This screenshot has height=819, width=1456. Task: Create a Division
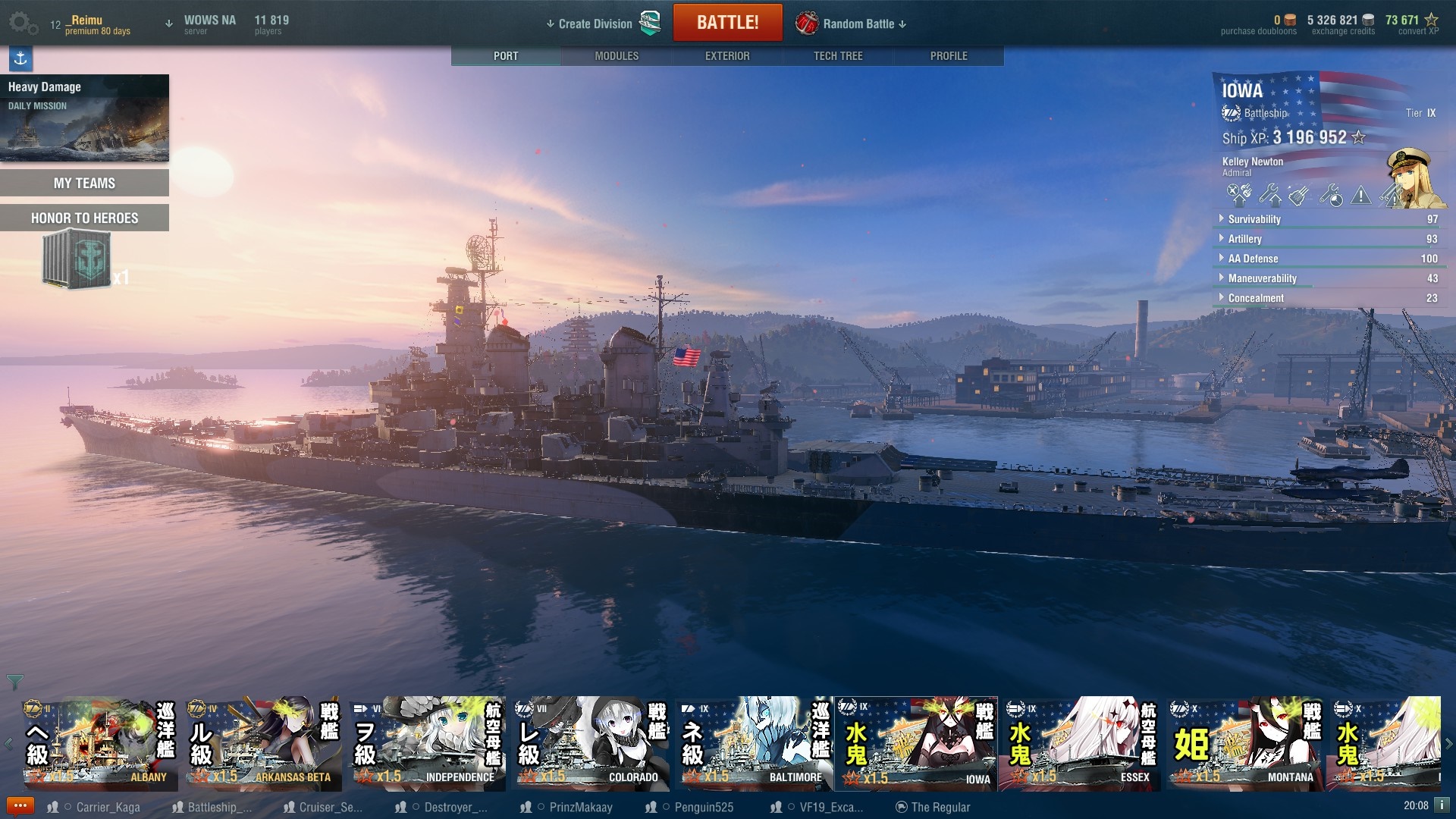[x=595, y=24]
